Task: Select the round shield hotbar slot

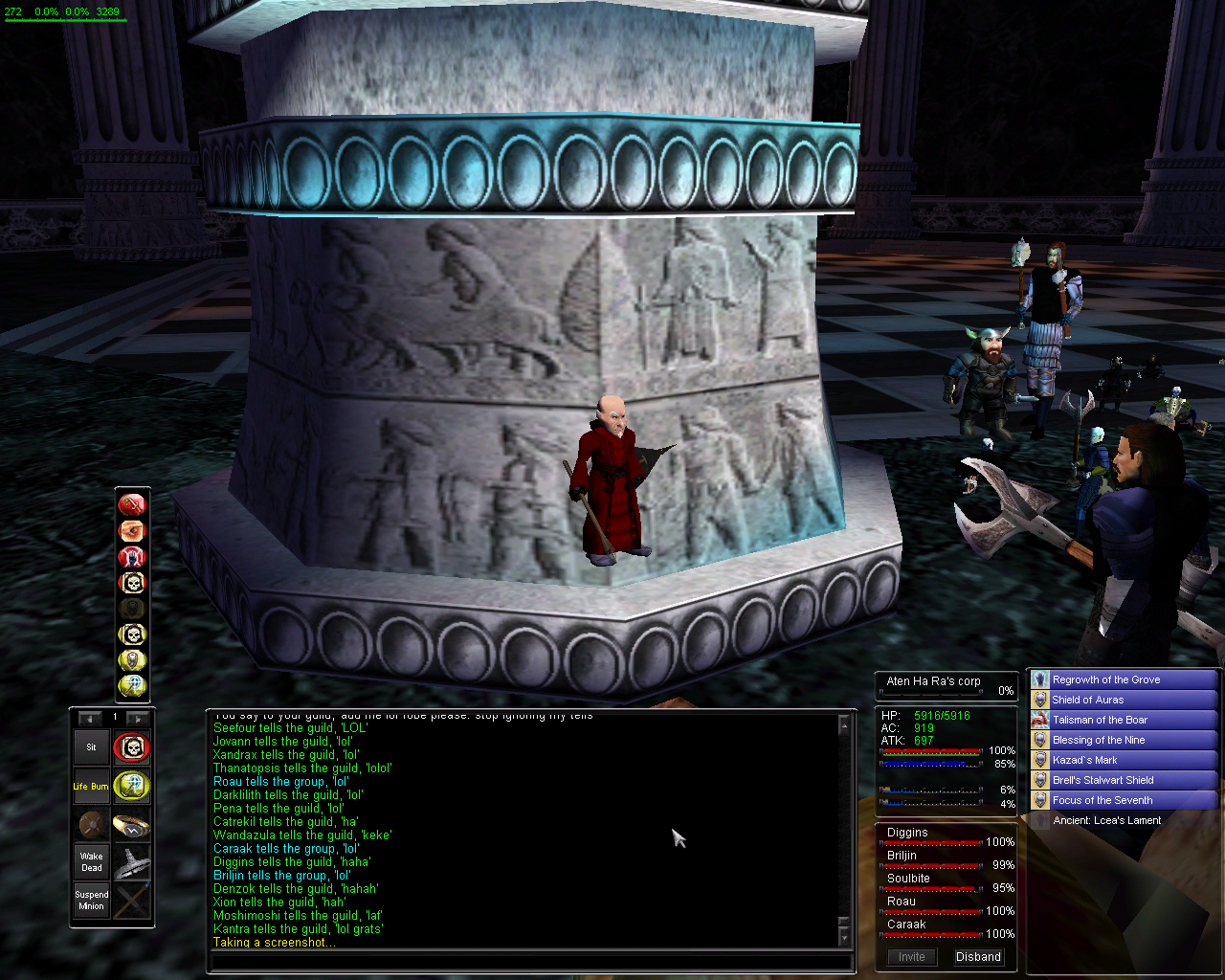Action: click(x=92, y=825)
